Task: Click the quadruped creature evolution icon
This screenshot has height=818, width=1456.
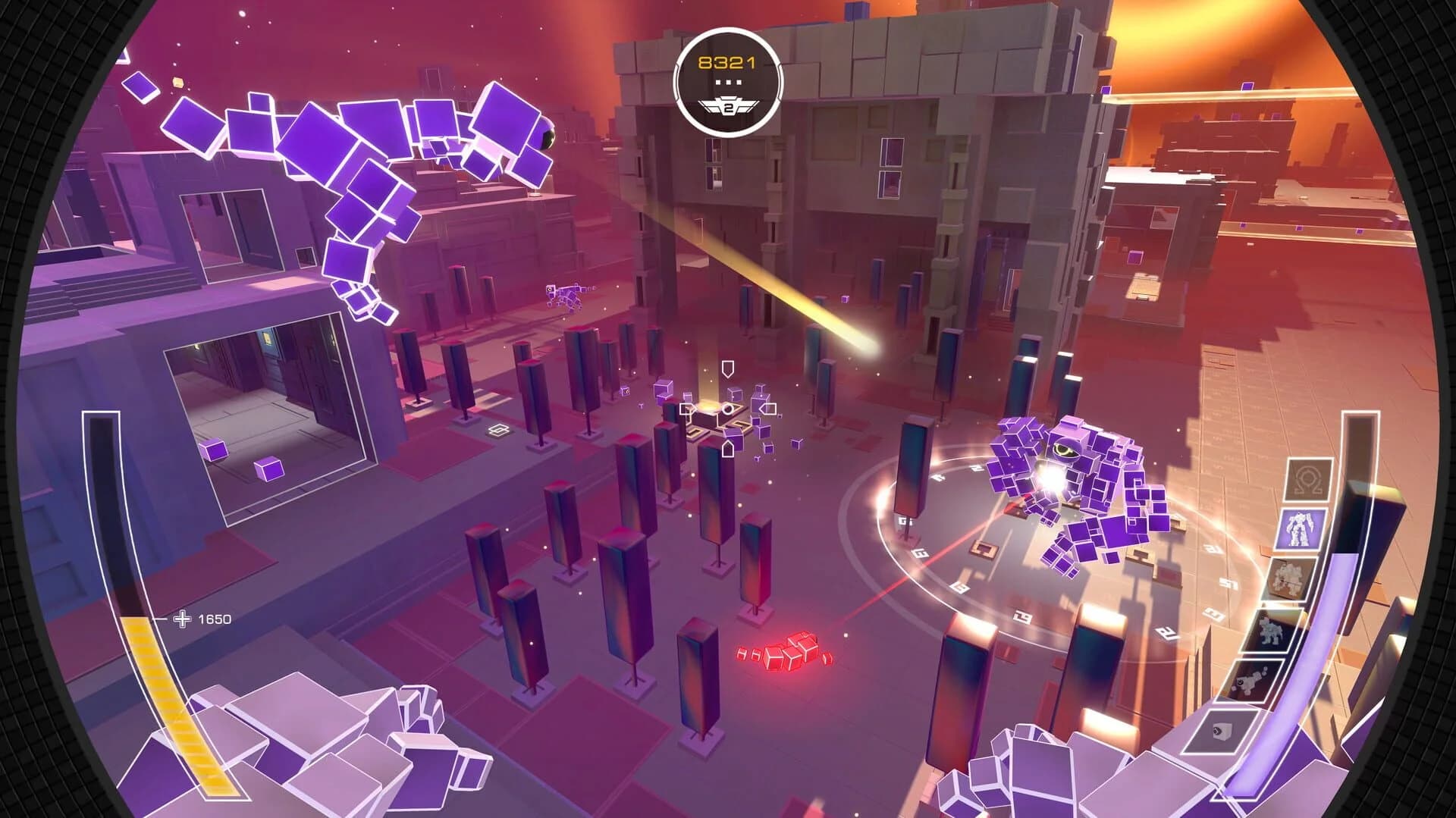Action: coord(1272,630)
